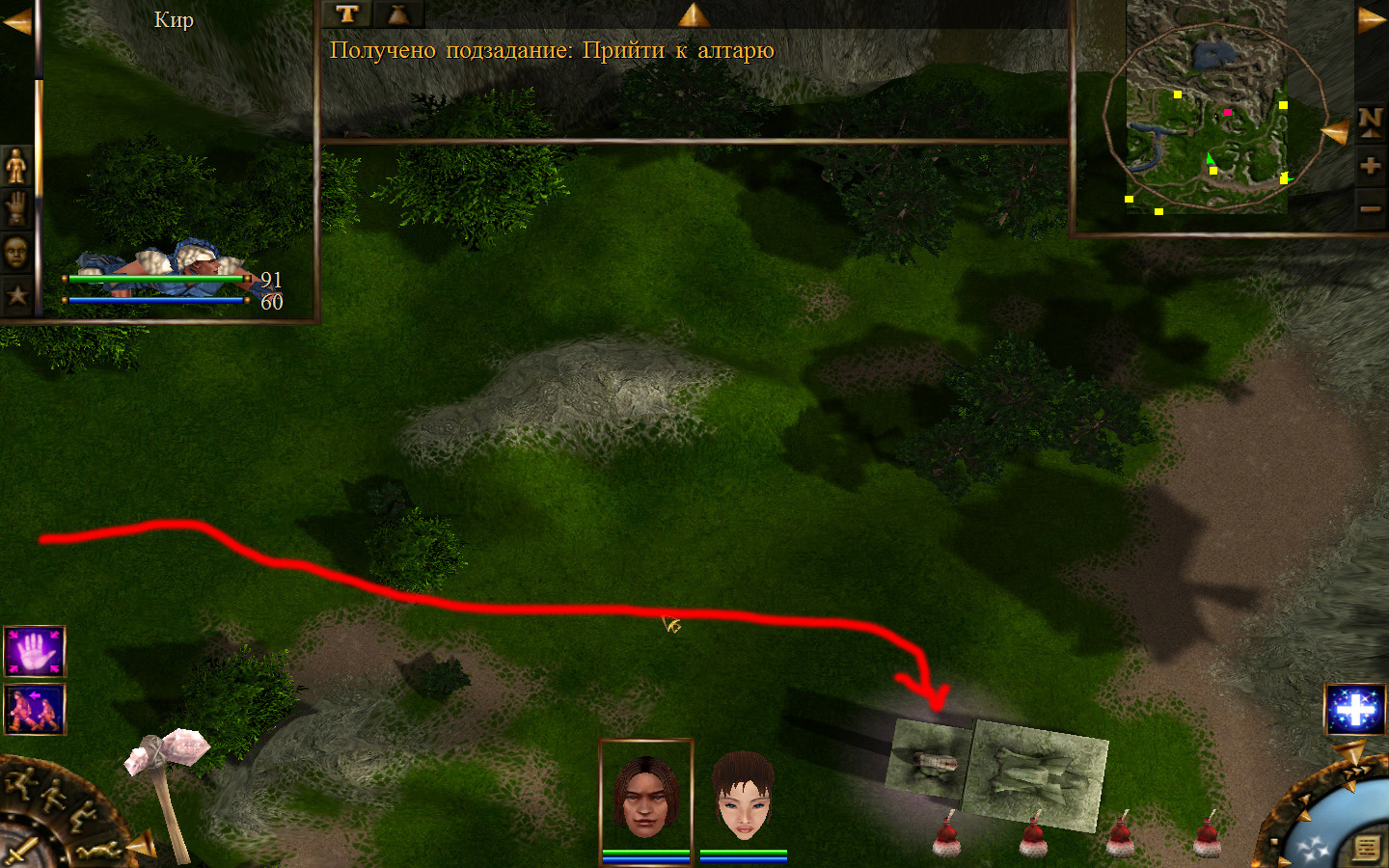Image resolution: width=1389 pixels, height=868 pixels.
Task: Collapse the character panel with the top-left arrow
Action: (16, 21)
